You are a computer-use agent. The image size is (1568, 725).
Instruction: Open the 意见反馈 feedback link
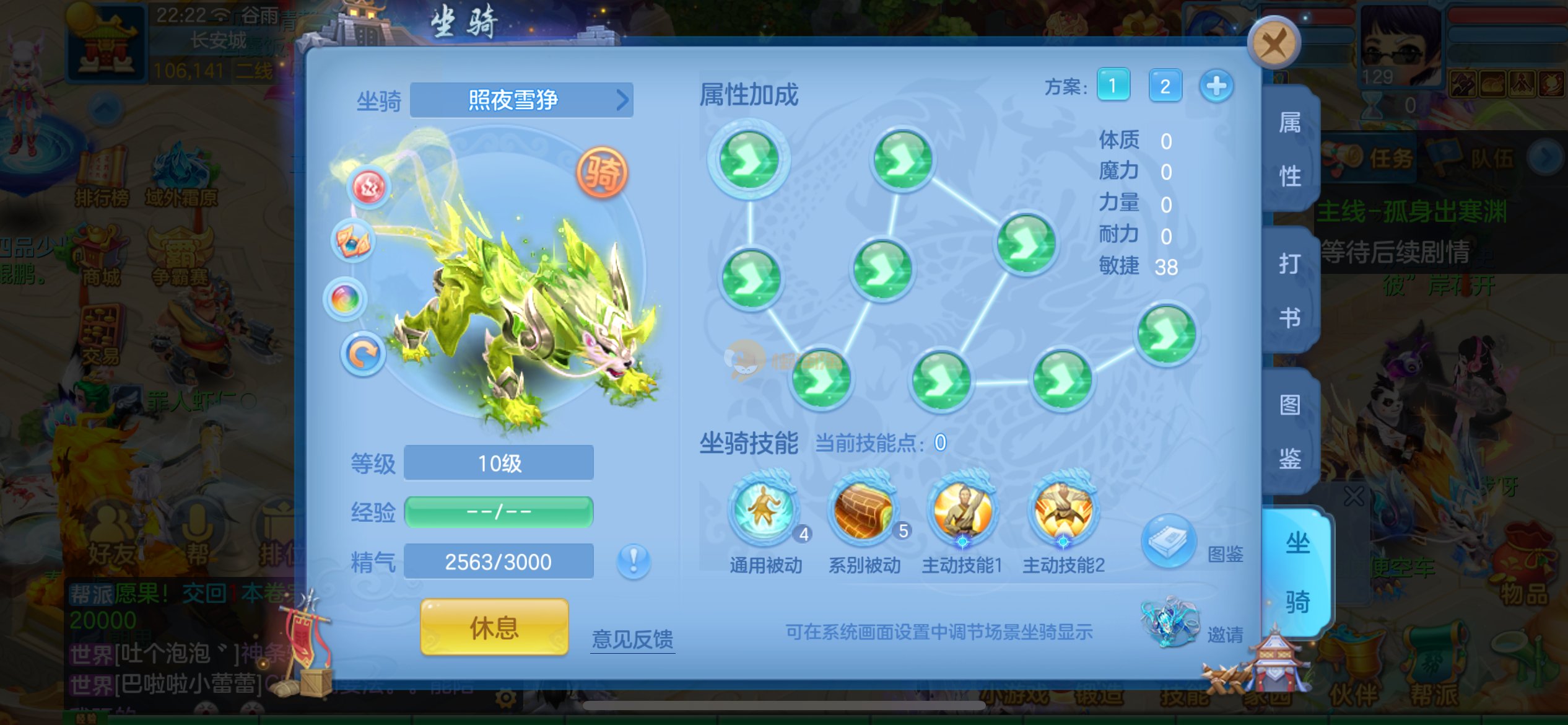click(x=632, y=639)
